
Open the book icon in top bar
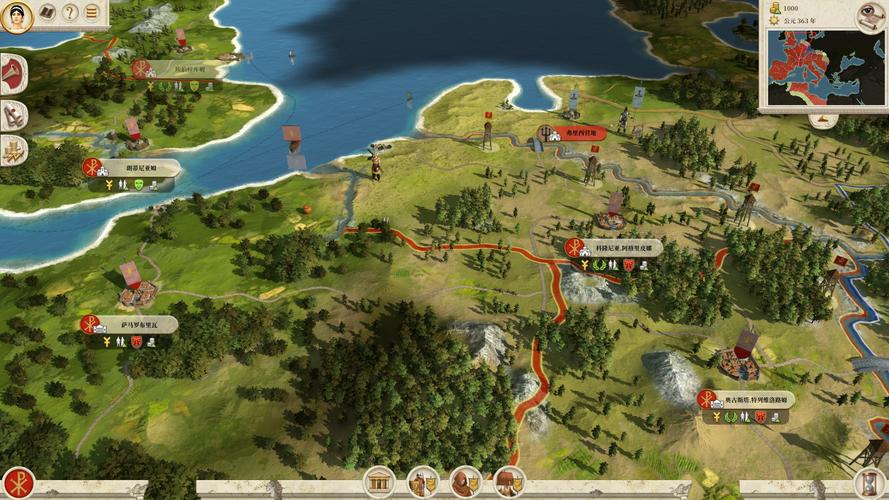pyautogui.click(x=47, y=13)
